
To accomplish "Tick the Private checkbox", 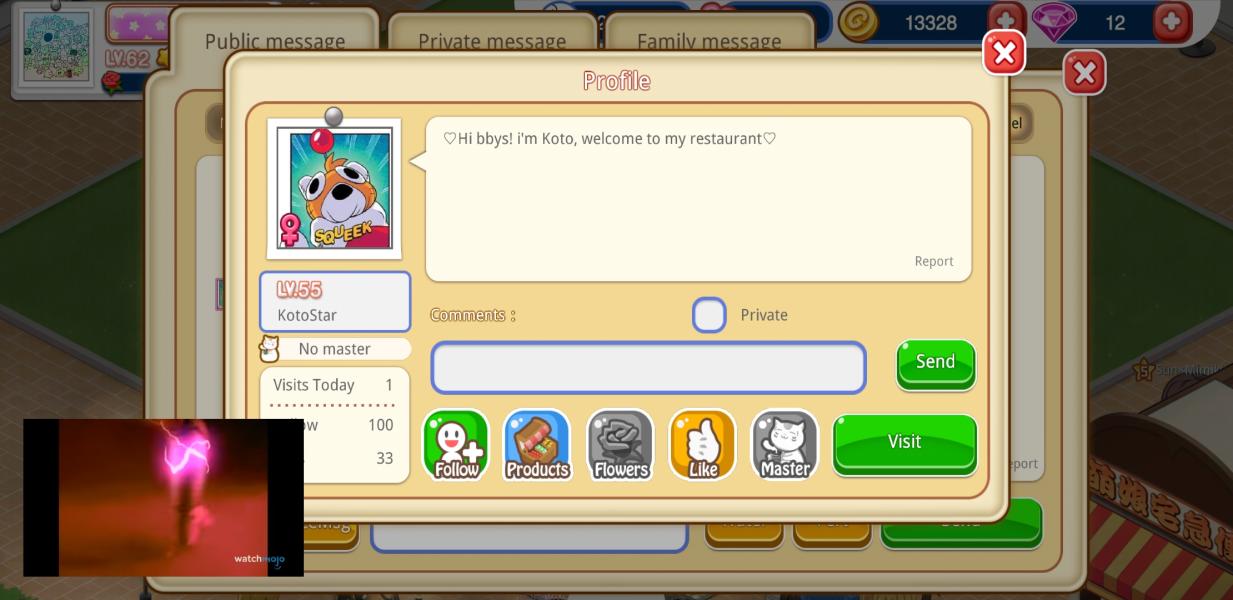I will (709, 315).
